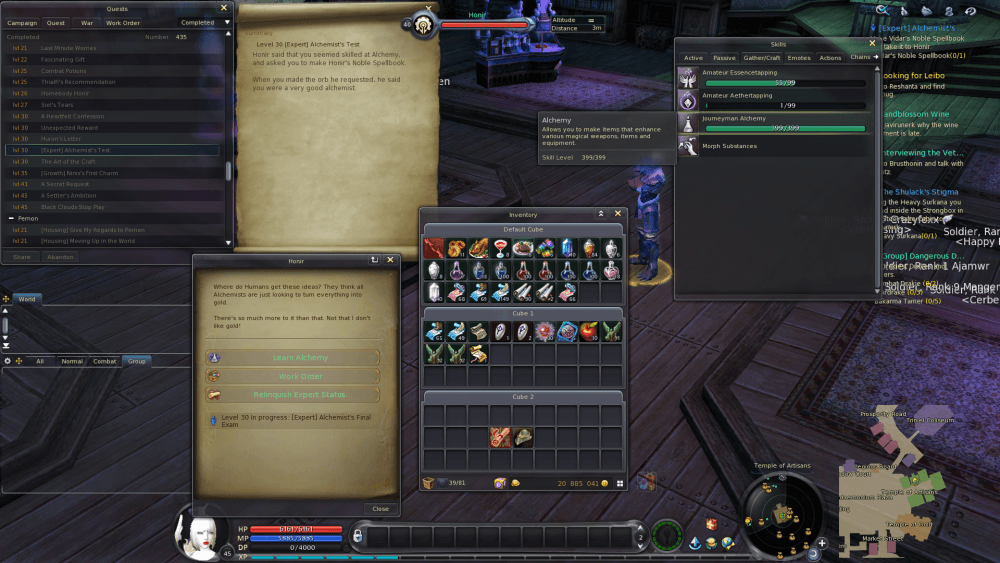Switch to the Passive skills tab
The width and height of the screenshot is (1000, 563).
point(724,58)
